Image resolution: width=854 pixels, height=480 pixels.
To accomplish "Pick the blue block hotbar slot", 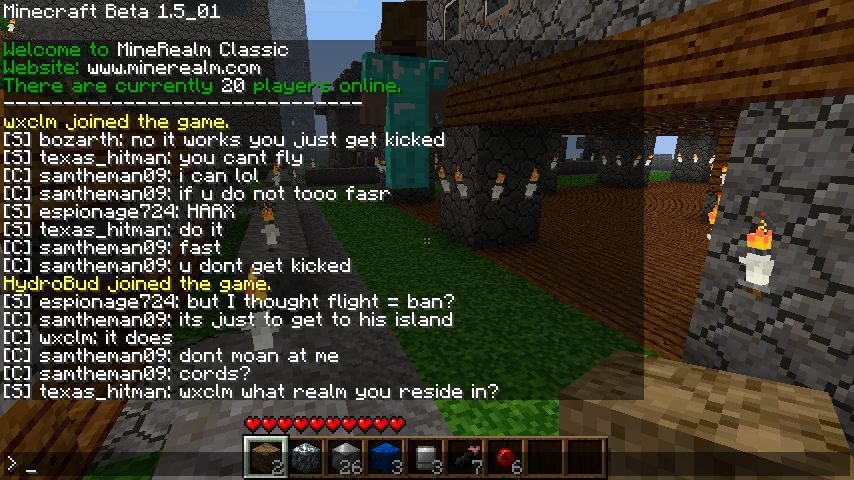I will pyautogui.click(x=385, y=457).
